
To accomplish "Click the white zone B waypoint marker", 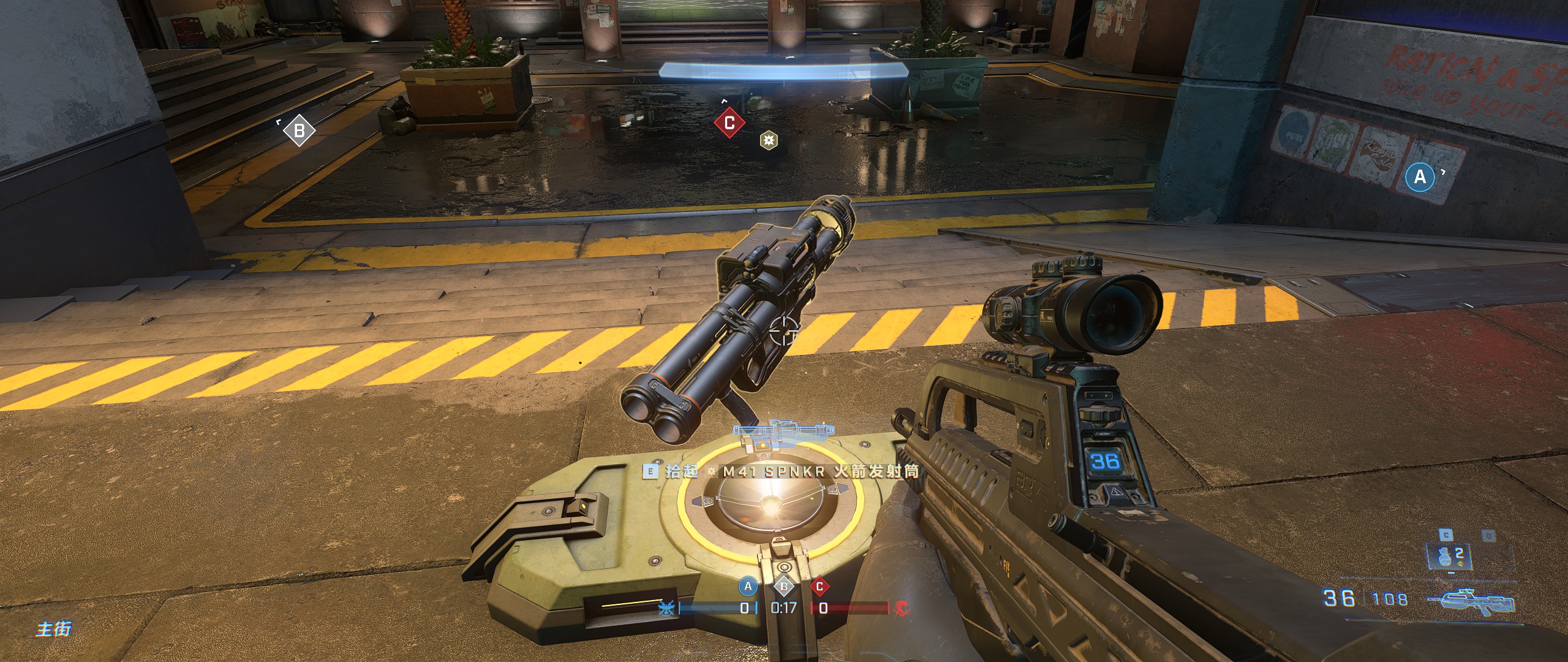I will pyautogui.click(x=300, y=131).
